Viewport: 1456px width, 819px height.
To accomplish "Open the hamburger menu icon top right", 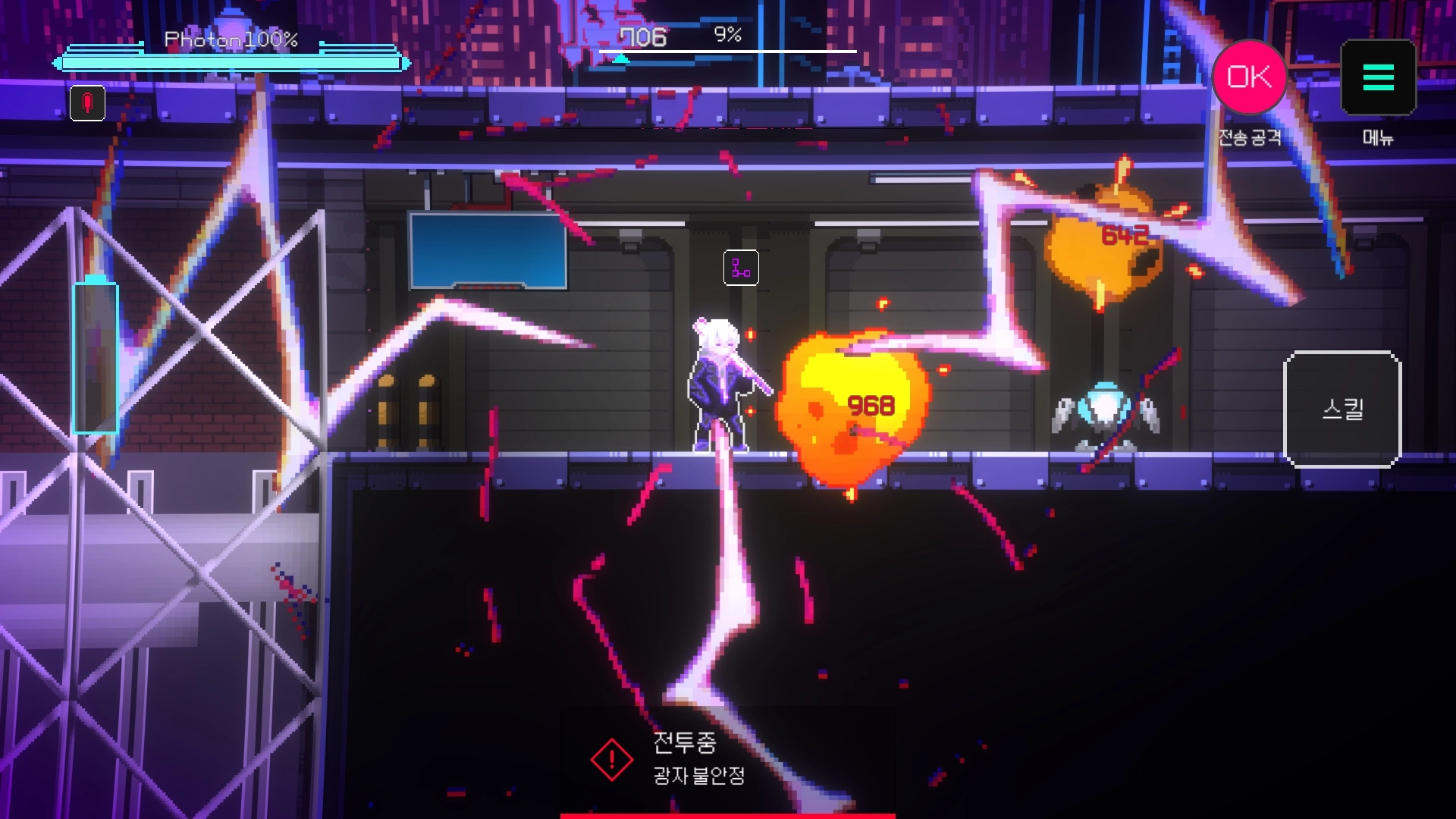I will pyautogui.click(x=1378, y=78).
